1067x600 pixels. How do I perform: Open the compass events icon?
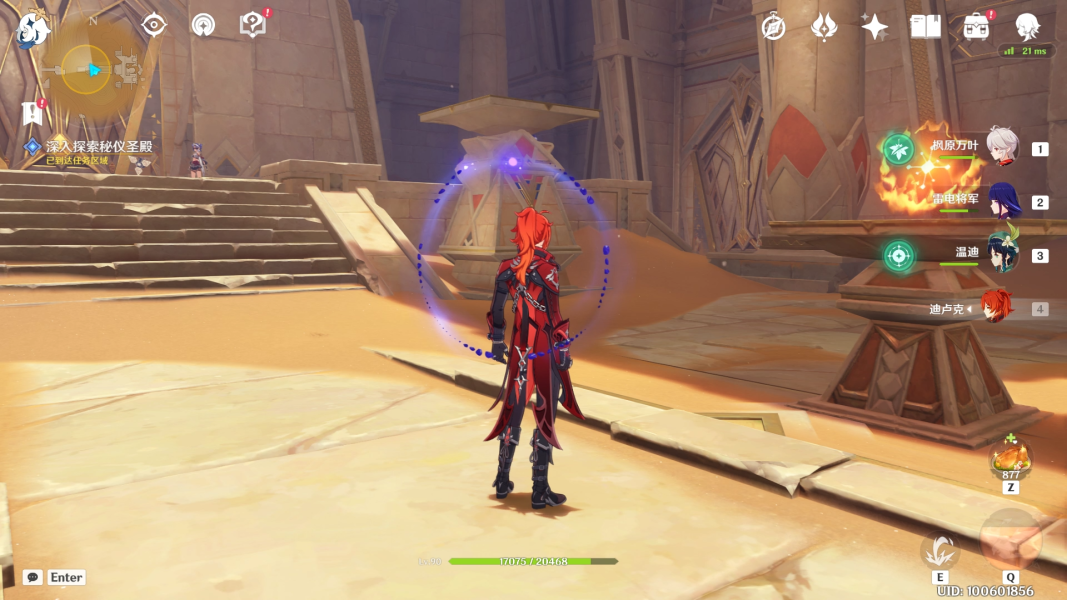pyautogui.click(x=773, y=27)
